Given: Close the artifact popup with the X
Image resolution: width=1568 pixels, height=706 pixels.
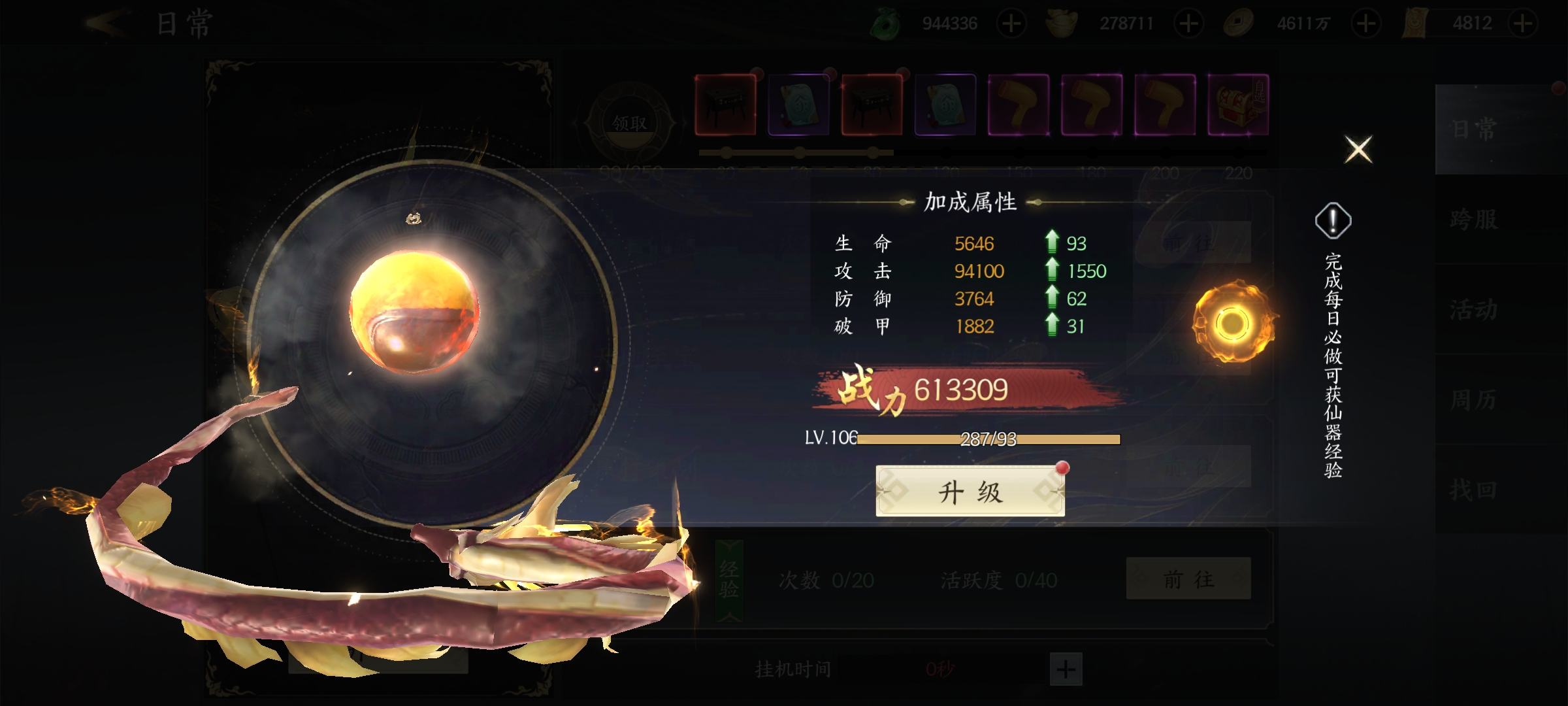Looking at the screenshot, I should pos(1358,150).
